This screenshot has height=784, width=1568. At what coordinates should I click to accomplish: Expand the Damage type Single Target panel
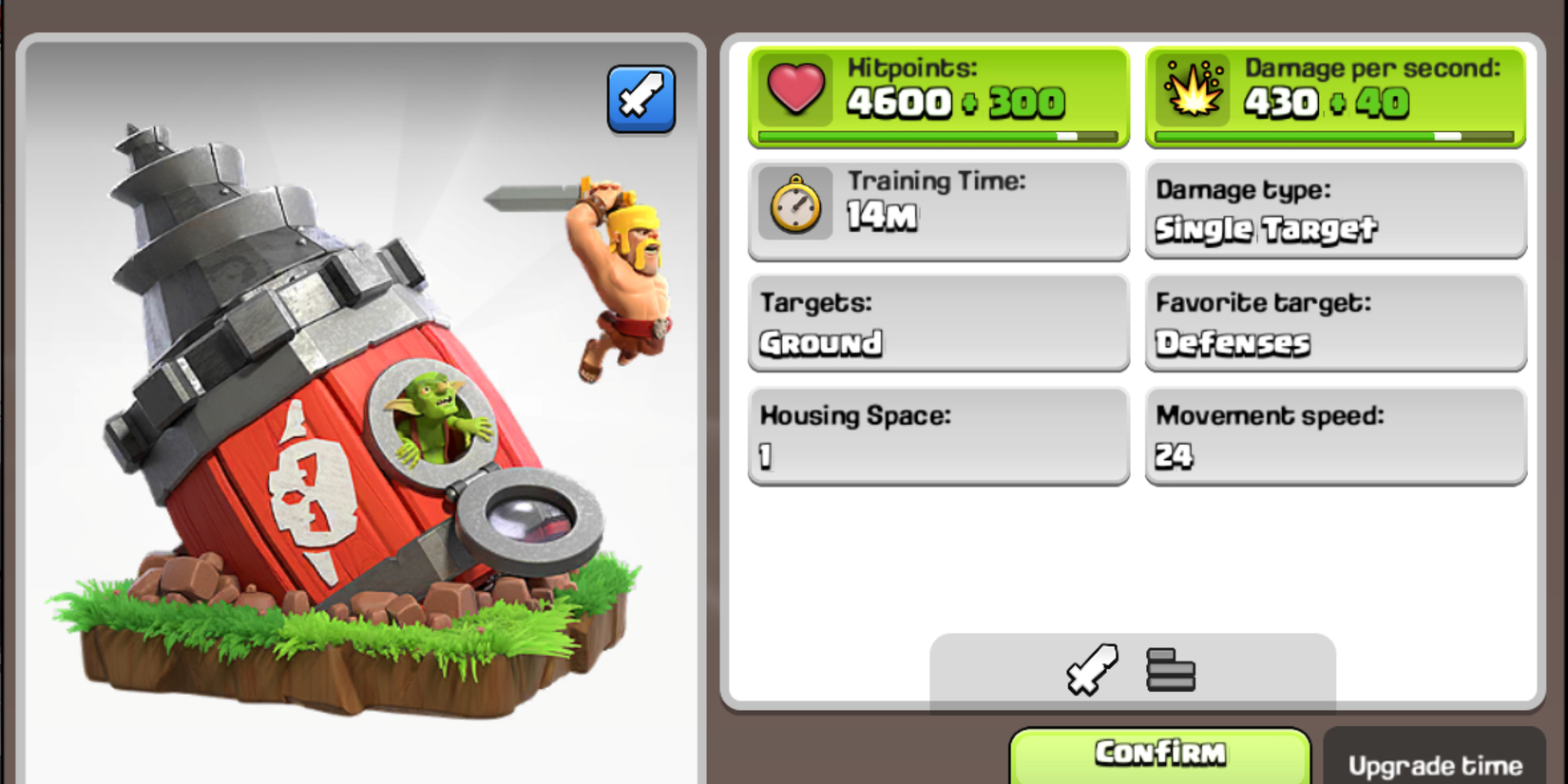(x=1334, y=209)
